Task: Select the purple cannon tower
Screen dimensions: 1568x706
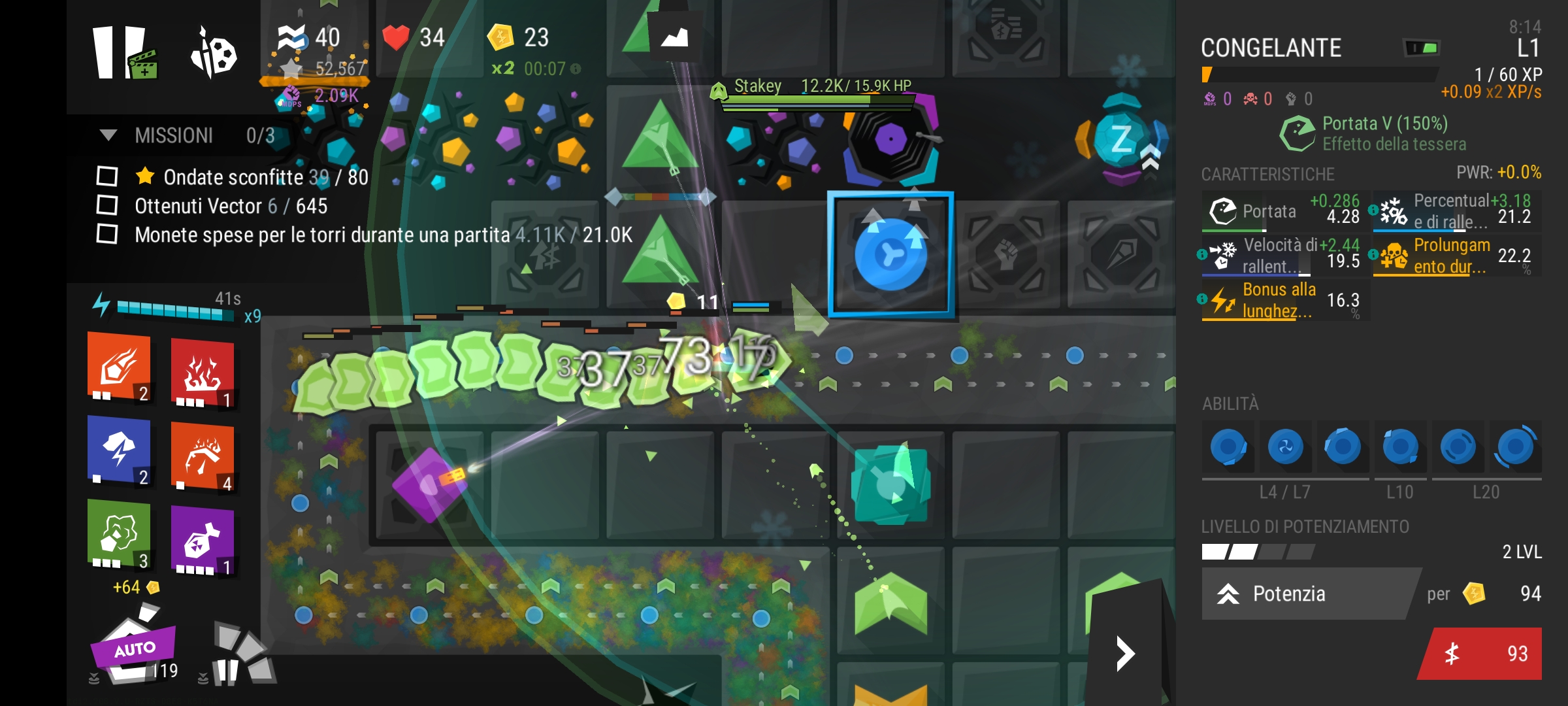Action: point(429,484)
